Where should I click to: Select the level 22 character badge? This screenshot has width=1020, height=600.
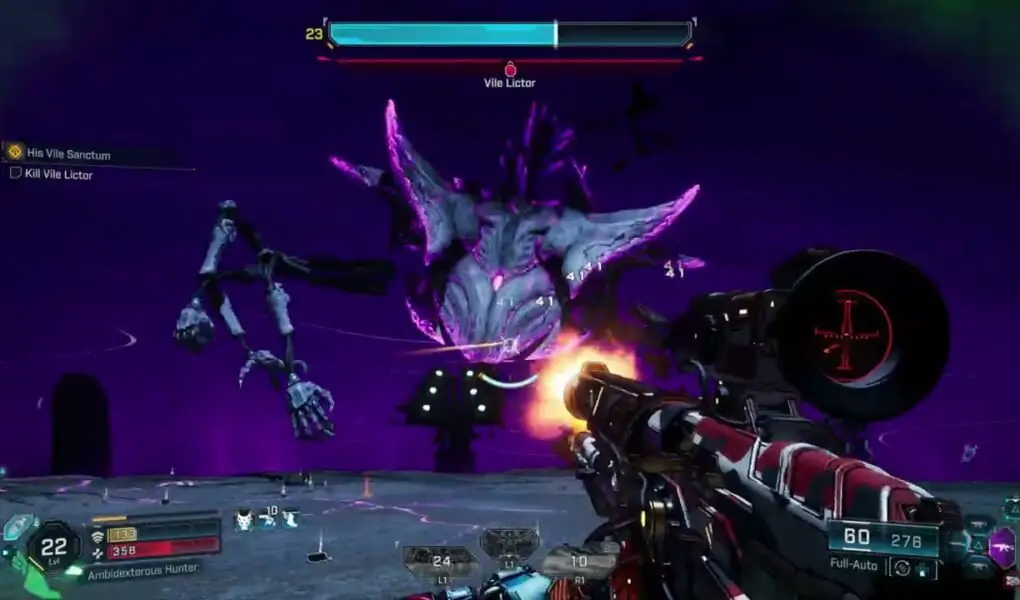[53, 545]
